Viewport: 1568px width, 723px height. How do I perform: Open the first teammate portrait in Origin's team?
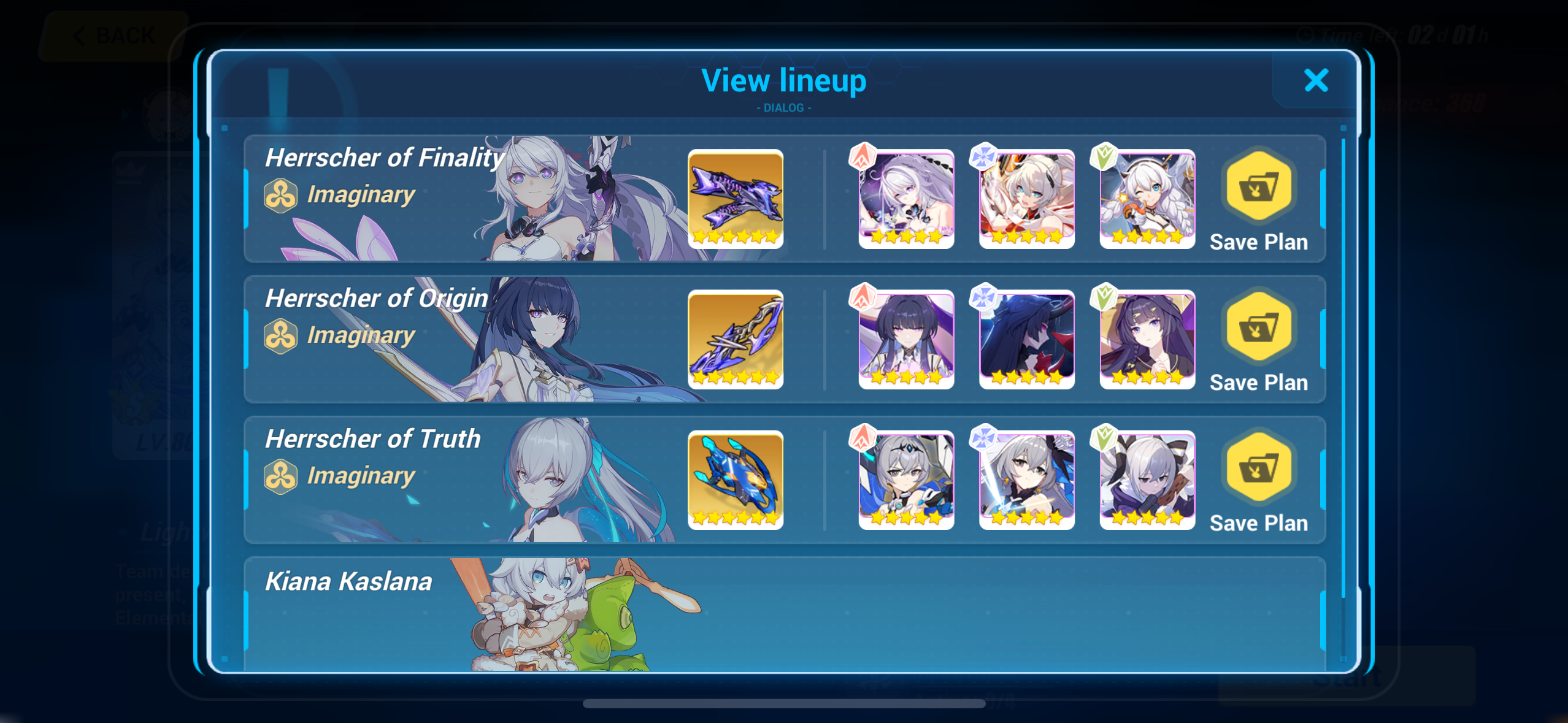click(x=905, y=339)
